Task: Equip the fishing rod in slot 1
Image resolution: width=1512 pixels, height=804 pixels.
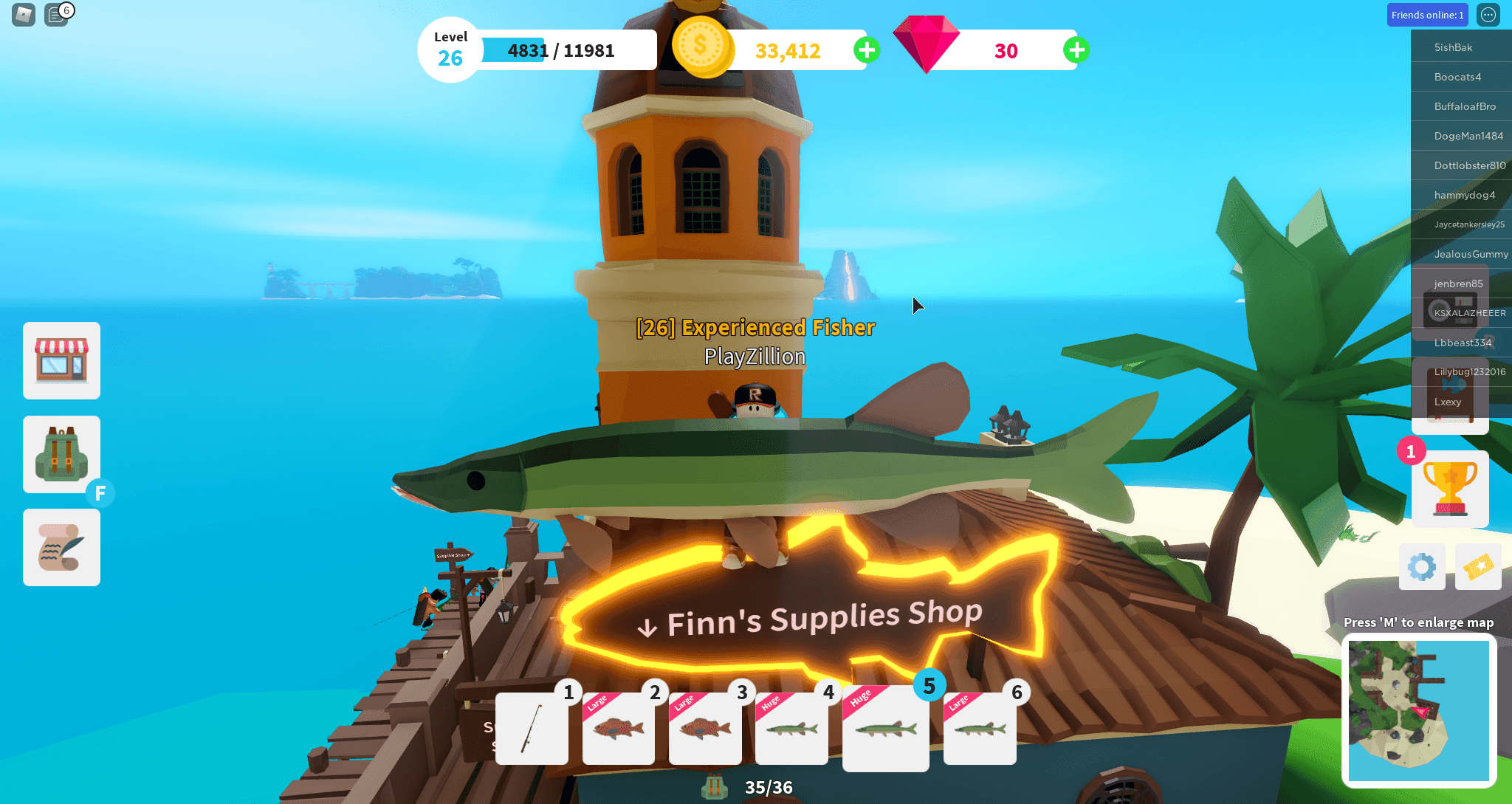Action: 531,729
